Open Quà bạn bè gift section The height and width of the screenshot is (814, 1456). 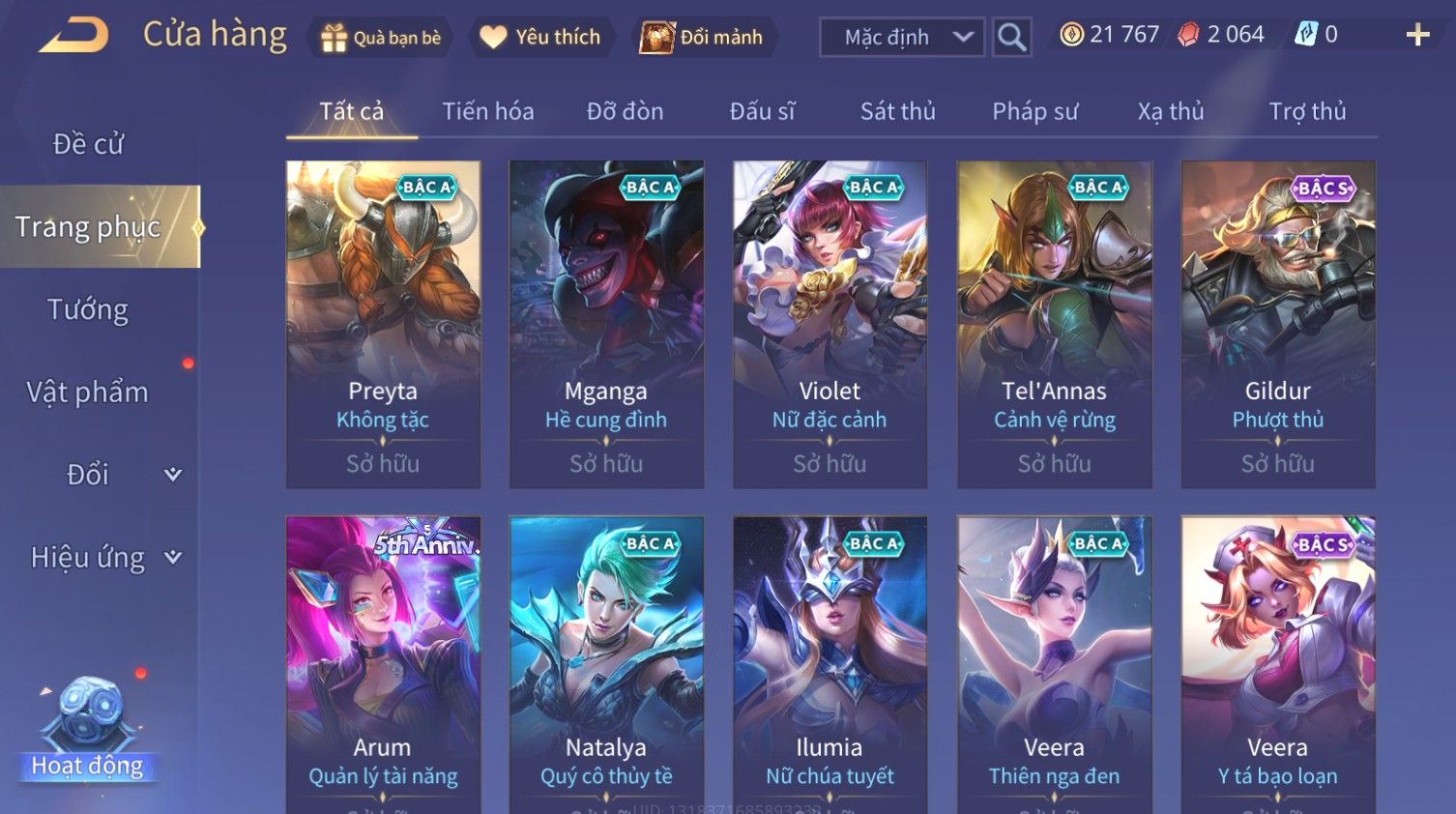381,38
